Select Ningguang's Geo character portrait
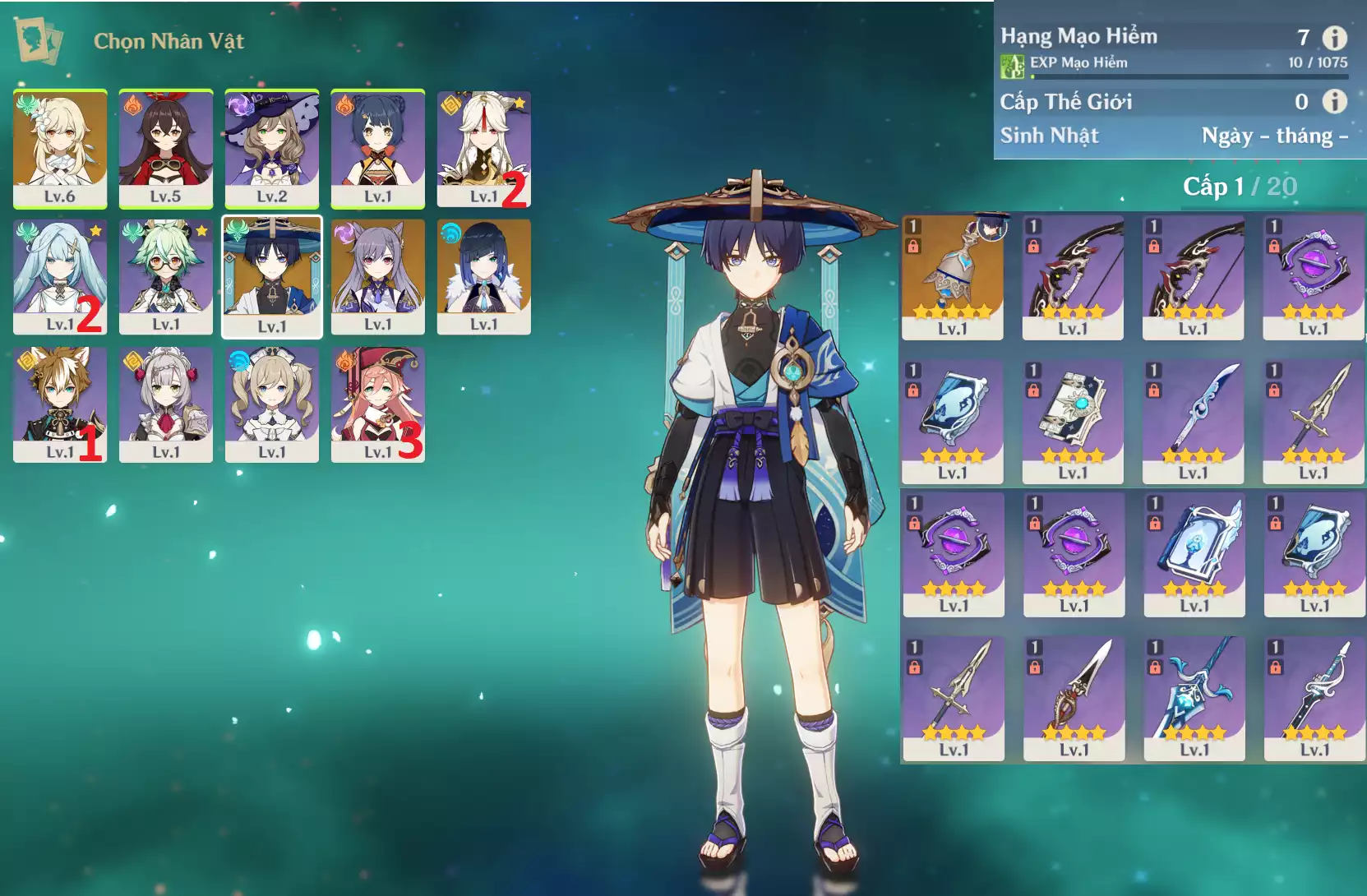This screenshot has height=896, width=1367. point(483,148)
